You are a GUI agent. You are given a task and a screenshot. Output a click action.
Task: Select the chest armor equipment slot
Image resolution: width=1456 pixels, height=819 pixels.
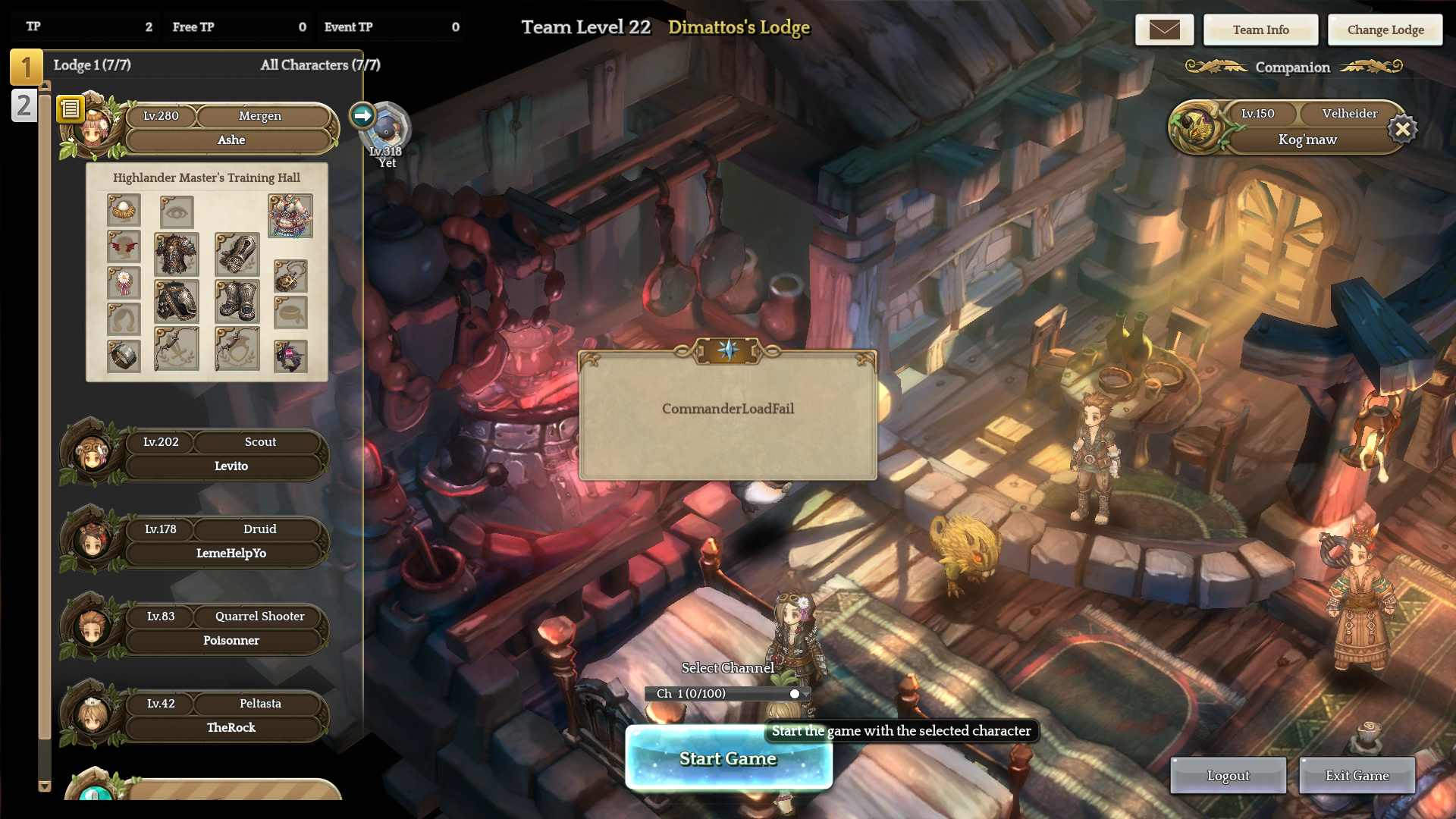coord(177,254)
